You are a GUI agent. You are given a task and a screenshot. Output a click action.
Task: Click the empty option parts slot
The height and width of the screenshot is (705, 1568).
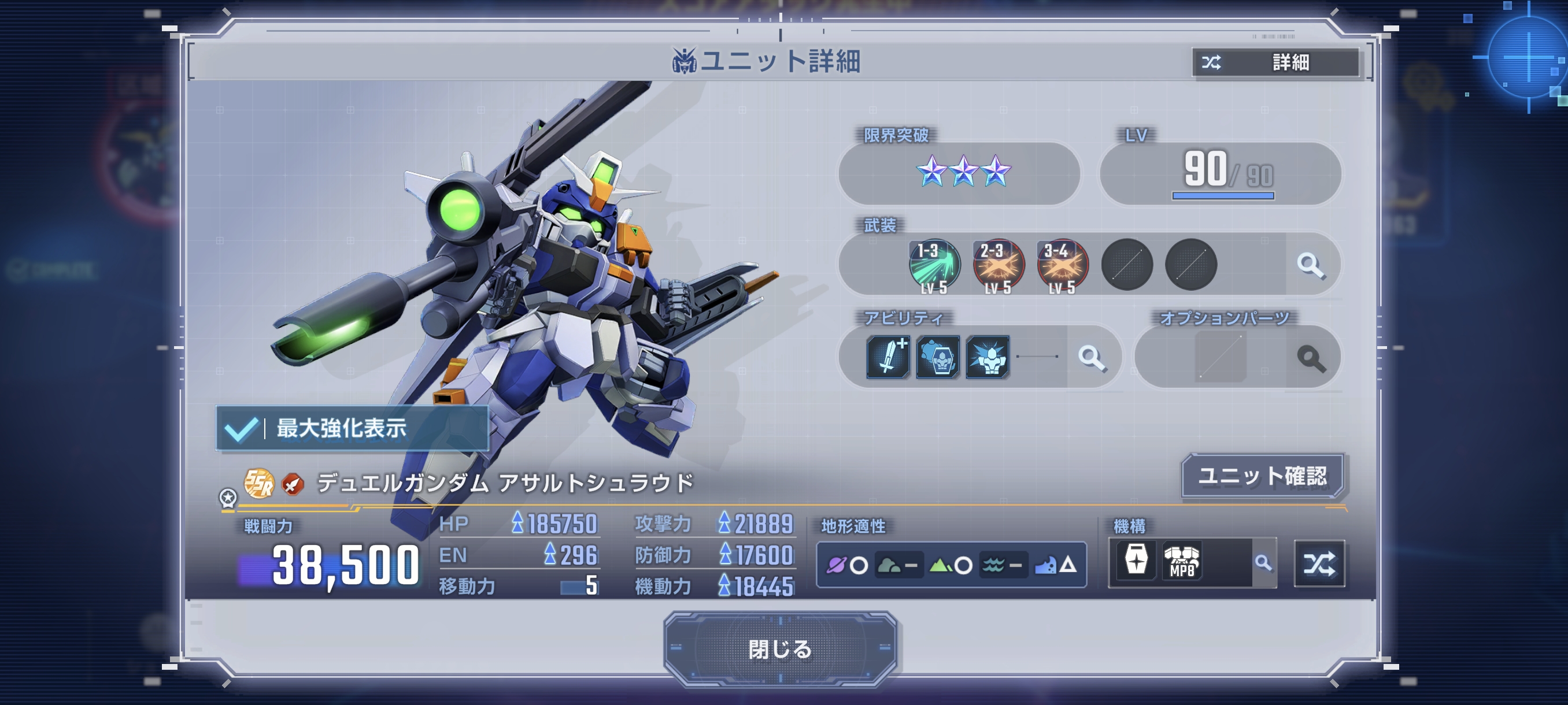click(1220, 357)
